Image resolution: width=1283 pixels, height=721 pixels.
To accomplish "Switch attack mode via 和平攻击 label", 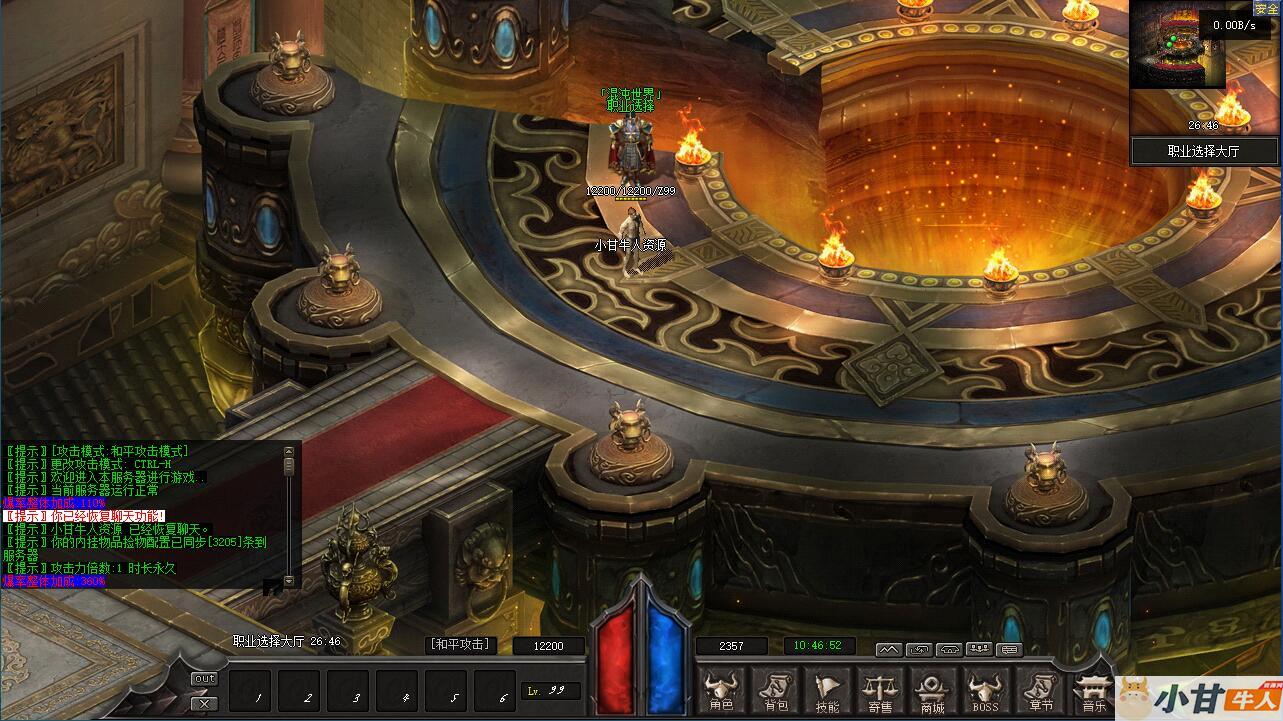I will (x=461, y=645).
